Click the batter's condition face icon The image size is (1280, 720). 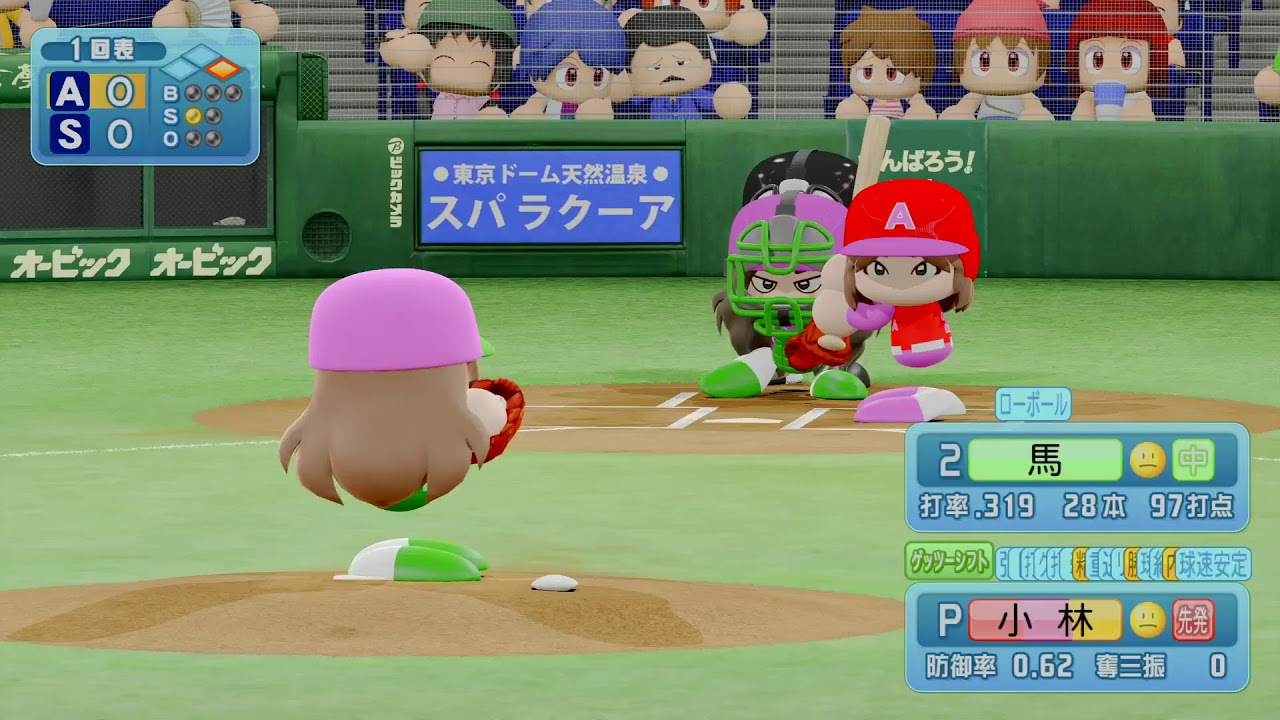pos(1148,461)
